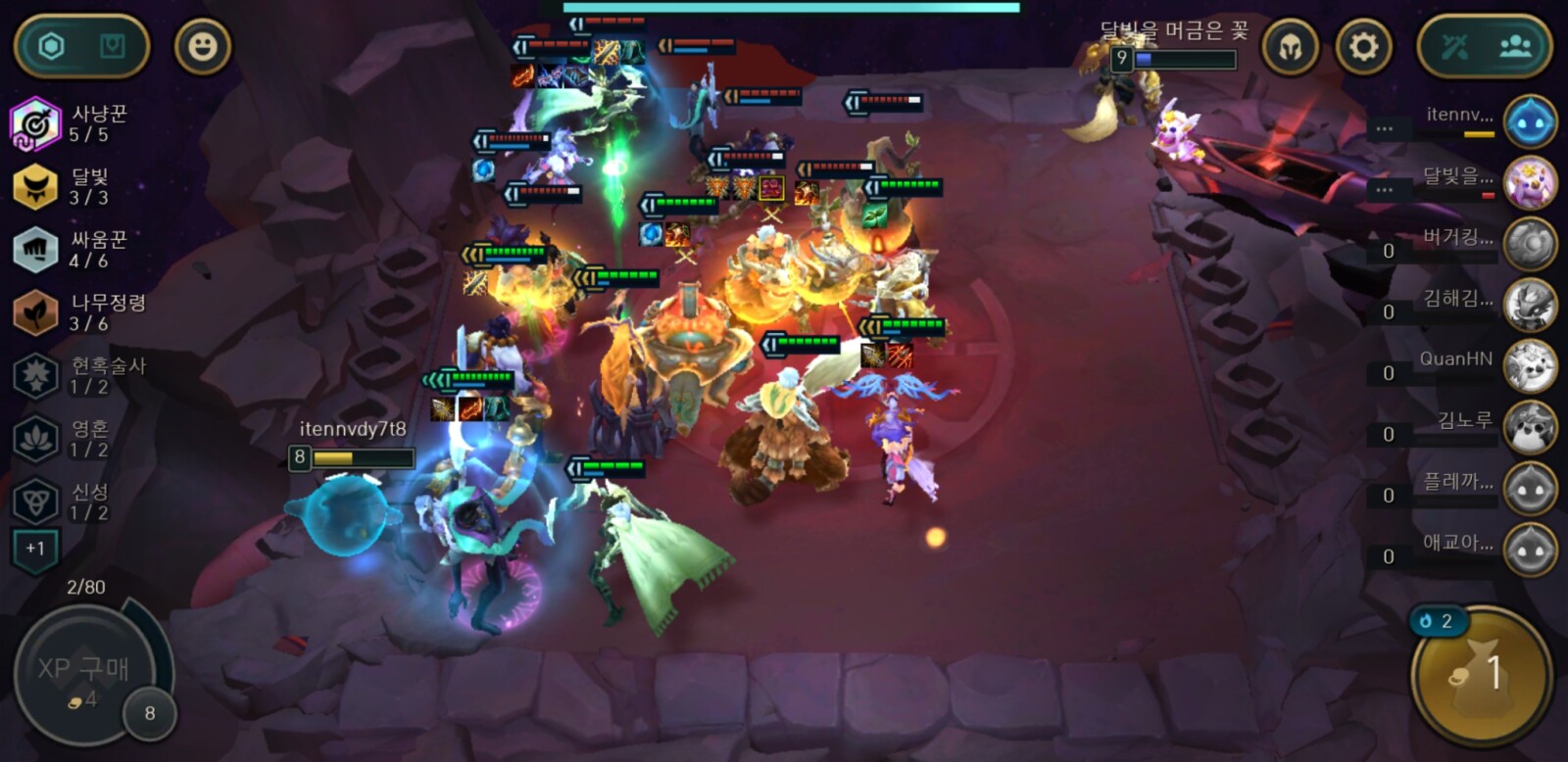
Task: Click the helmet icon button
Action: 1290,46
